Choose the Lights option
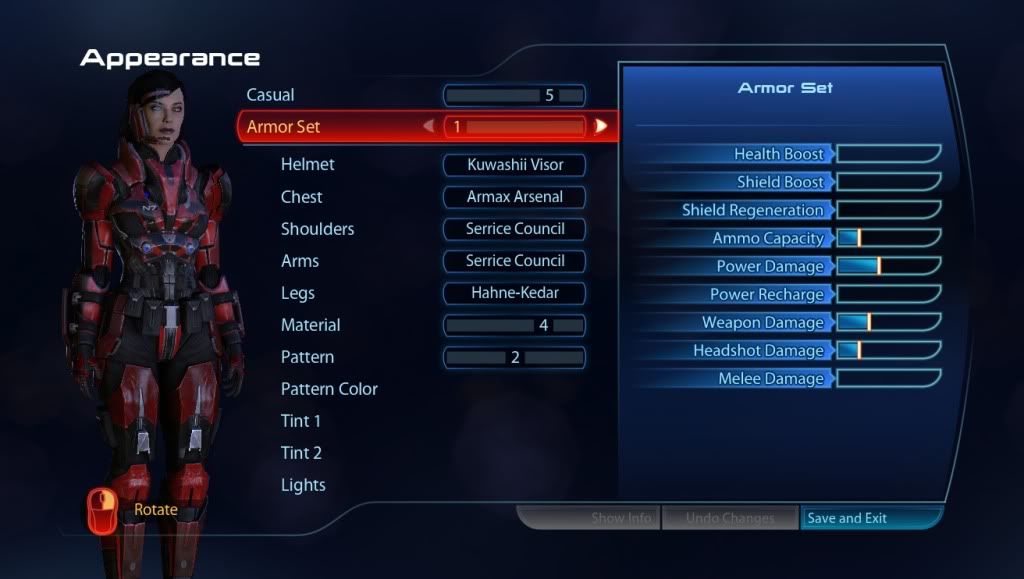Viewport: 1024px width, 579px height. (303, 485)
